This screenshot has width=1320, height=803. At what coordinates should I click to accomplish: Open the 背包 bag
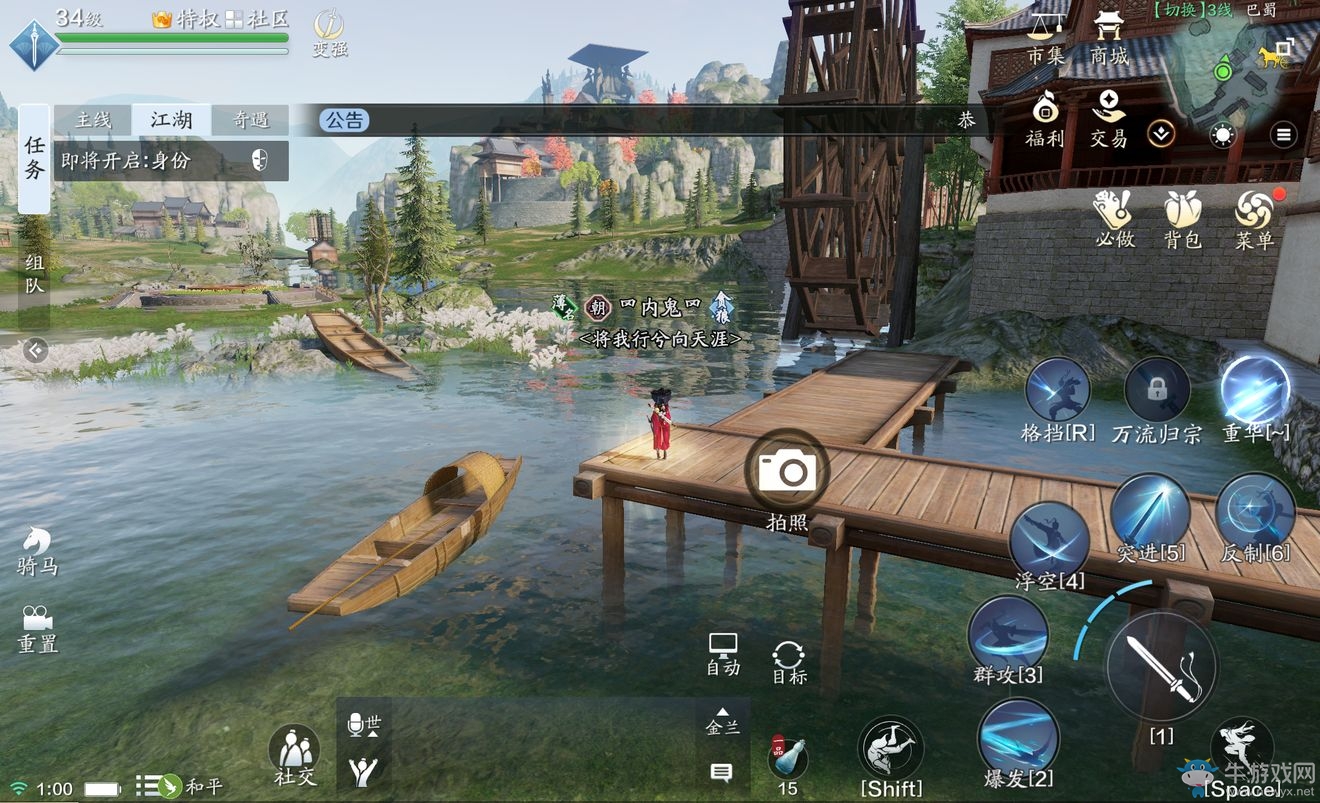coord(1182,218)
